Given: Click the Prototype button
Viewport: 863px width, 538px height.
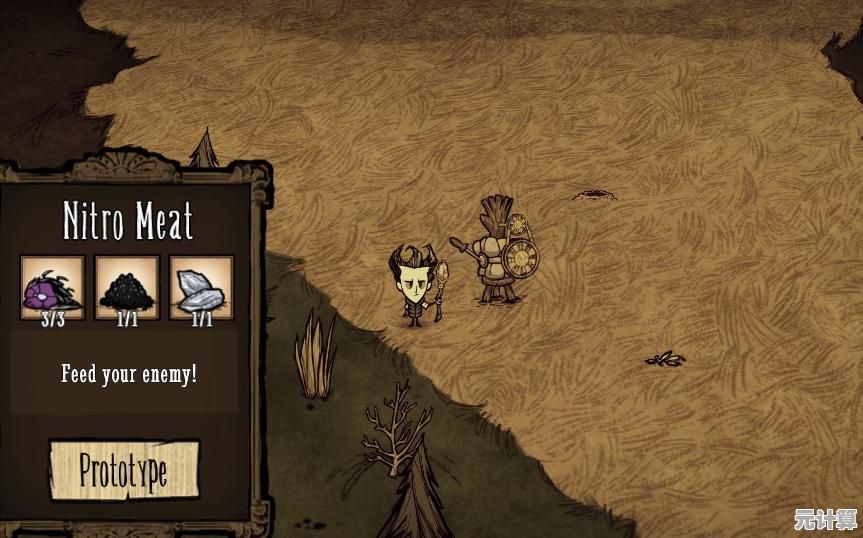Looking at the screenshot, I should 124,470.
